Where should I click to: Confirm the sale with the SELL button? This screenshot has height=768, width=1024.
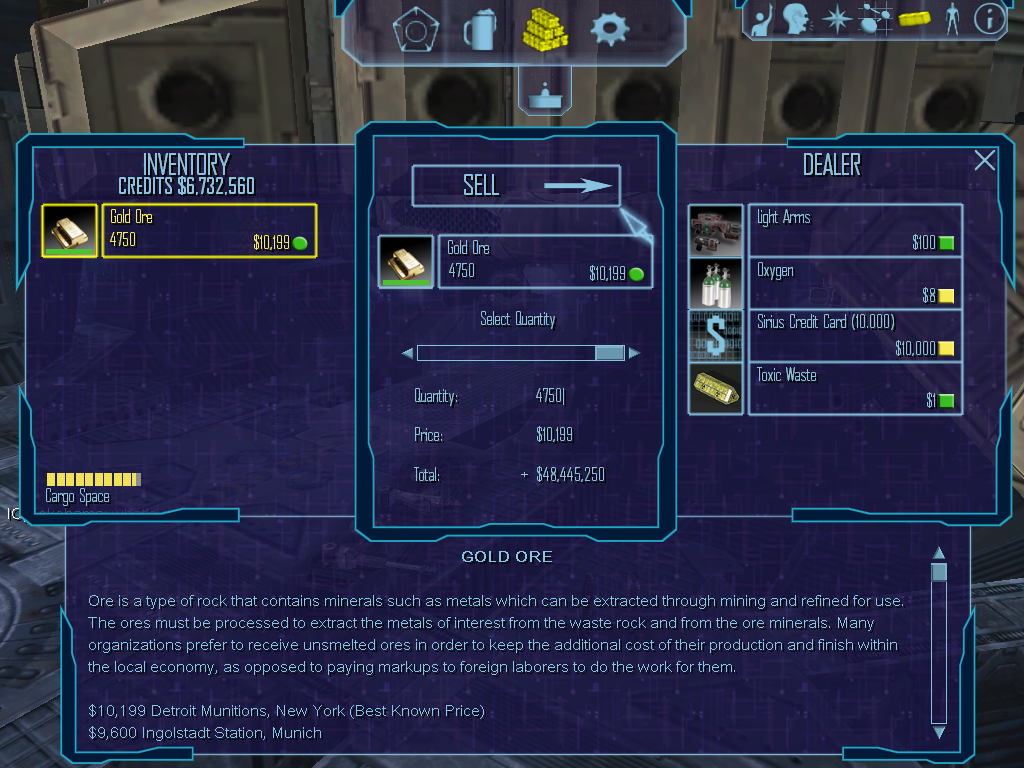coord(516,186)
